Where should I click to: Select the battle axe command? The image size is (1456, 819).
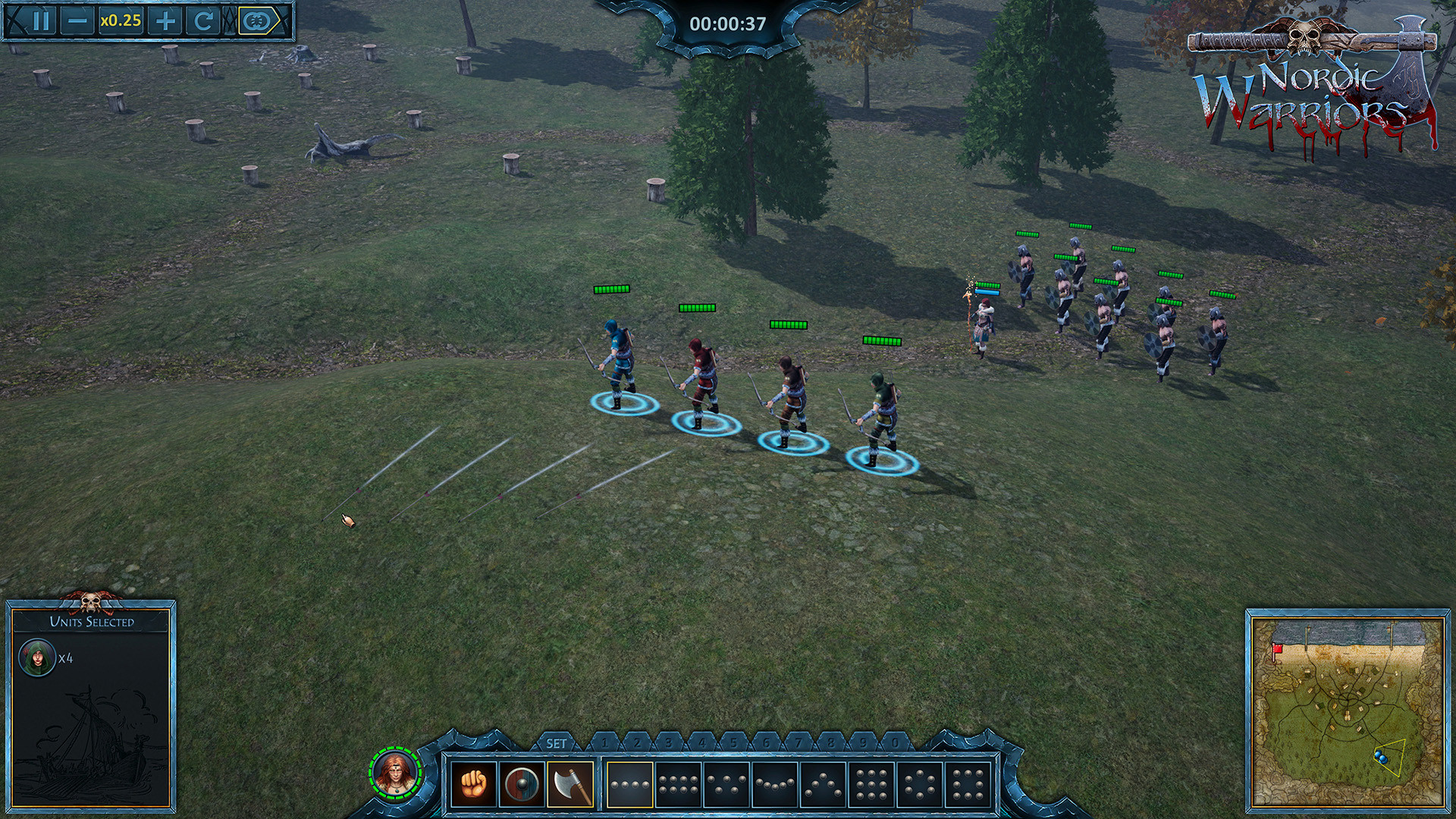pos(571,784)
